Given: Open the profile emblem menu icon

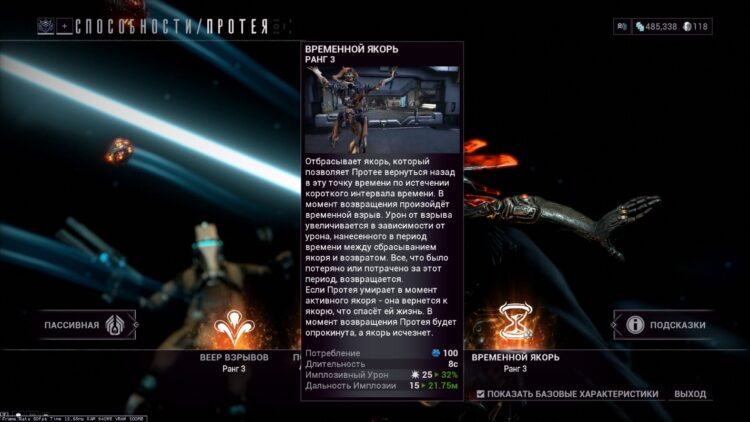Looking at the screenshot, I should (46, 27).
